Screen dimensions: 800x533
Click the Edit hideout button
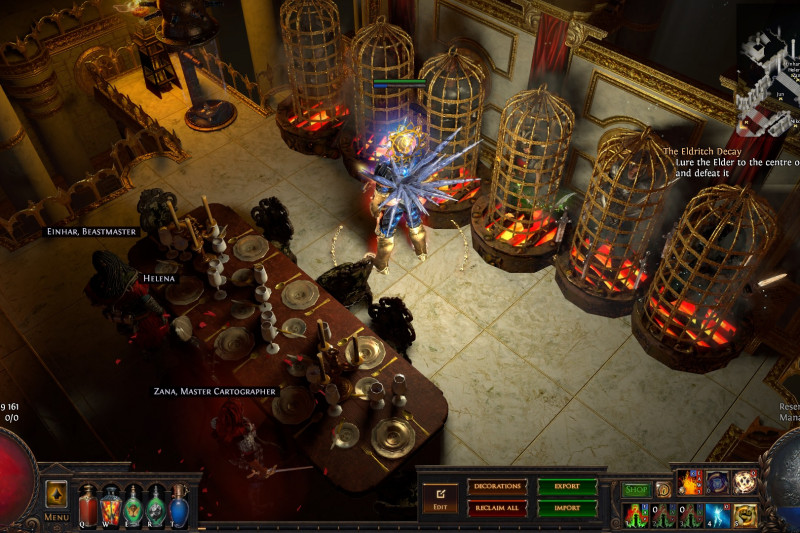tap(439, 496)
